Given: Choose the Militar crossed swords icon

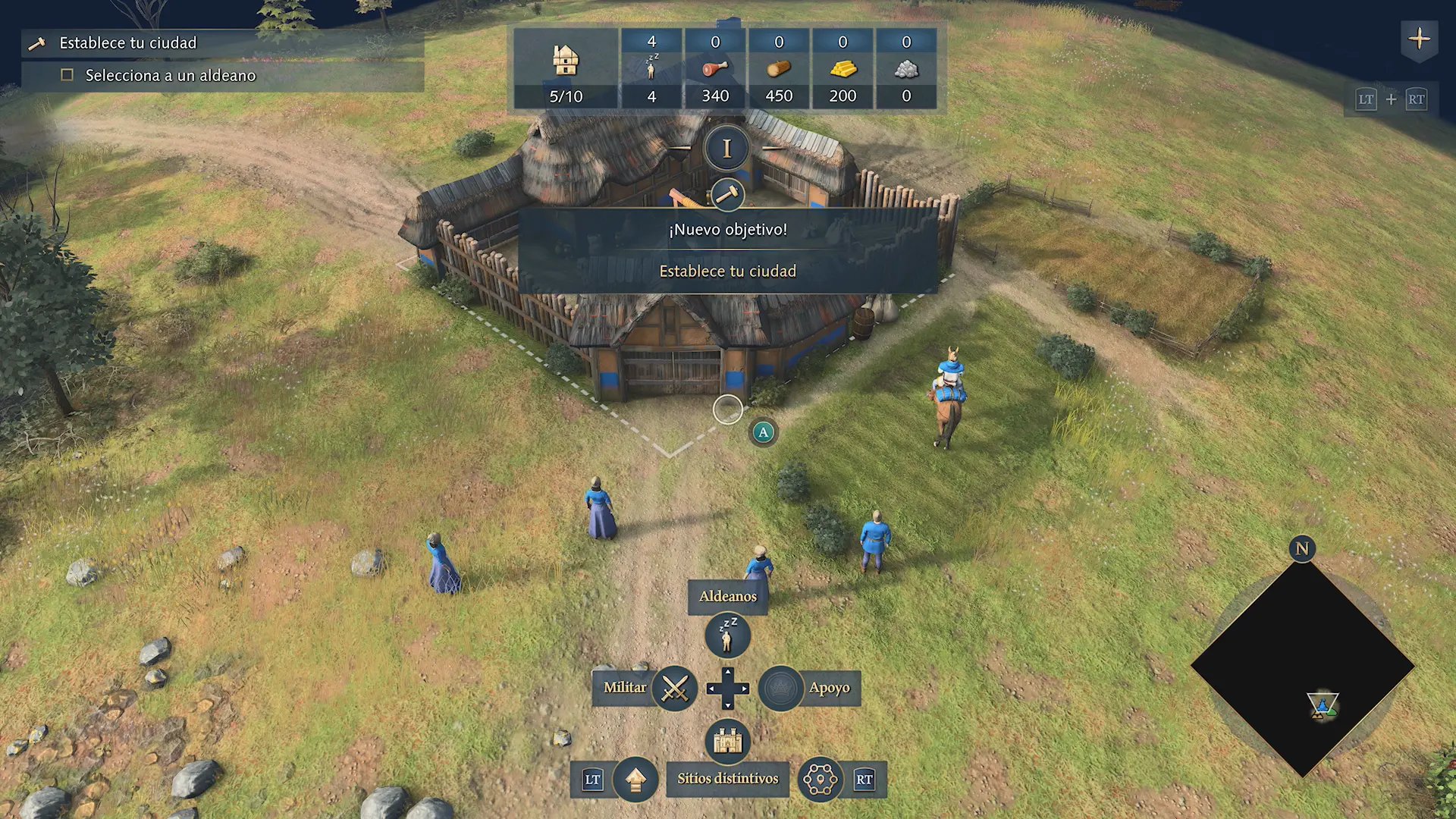Looking at the screenshot, I should point(674,688).
